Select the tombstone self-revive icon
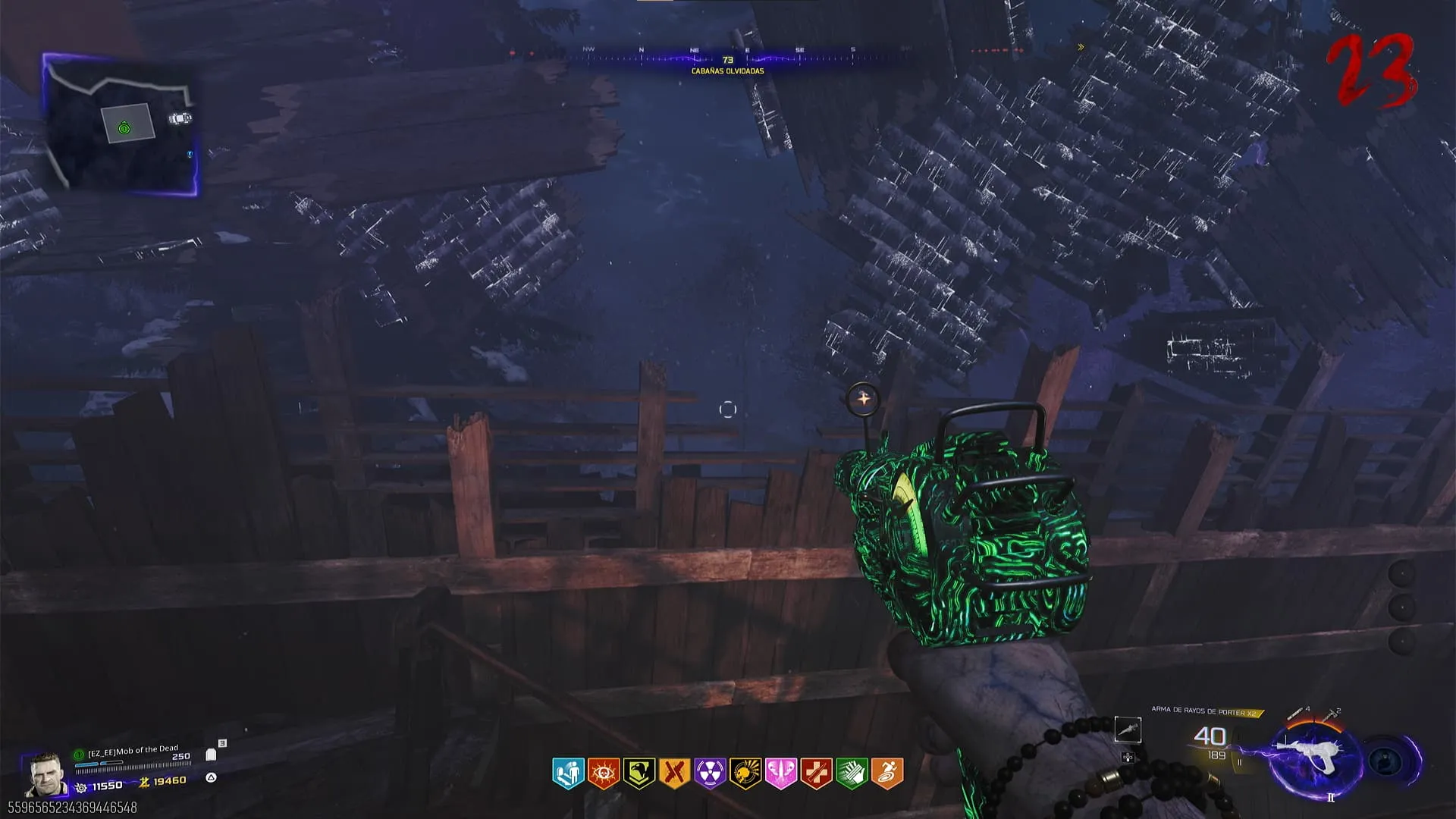The height and width of the screenshot is (819, 1456). 211,755
